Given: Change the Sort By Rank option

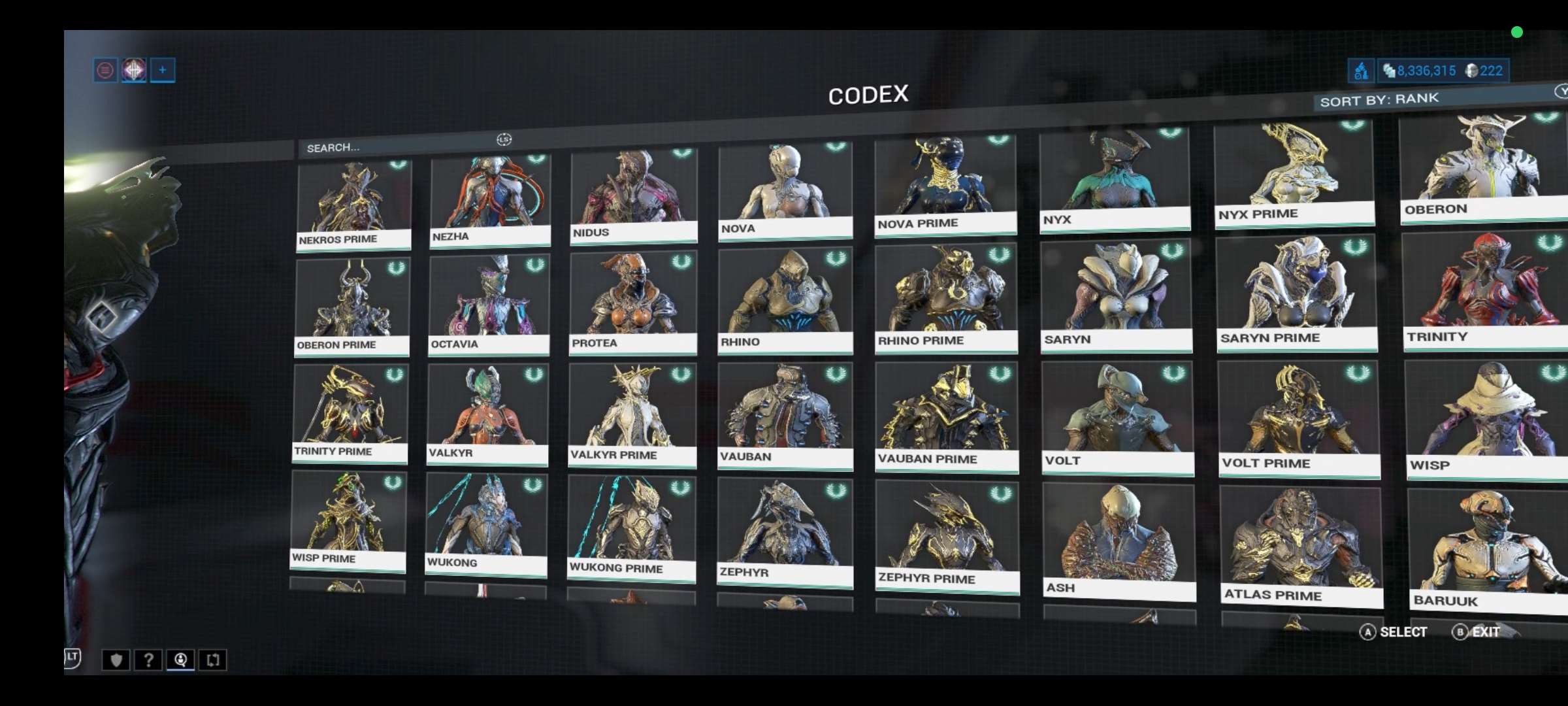Looking at the screenshot, I should (x=1379, y=99).
